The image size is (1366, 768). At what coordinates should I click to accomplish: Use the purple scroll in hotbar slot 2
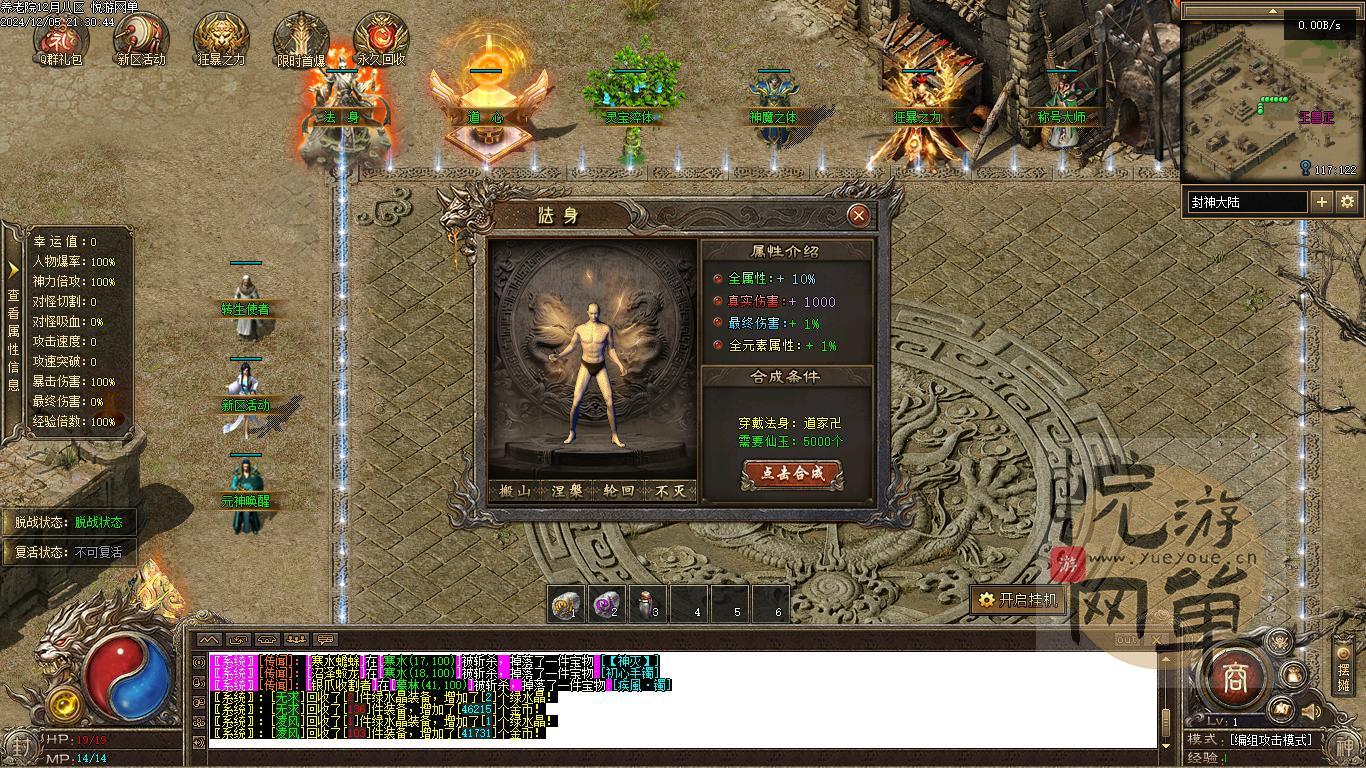click(x=608, y=604)
